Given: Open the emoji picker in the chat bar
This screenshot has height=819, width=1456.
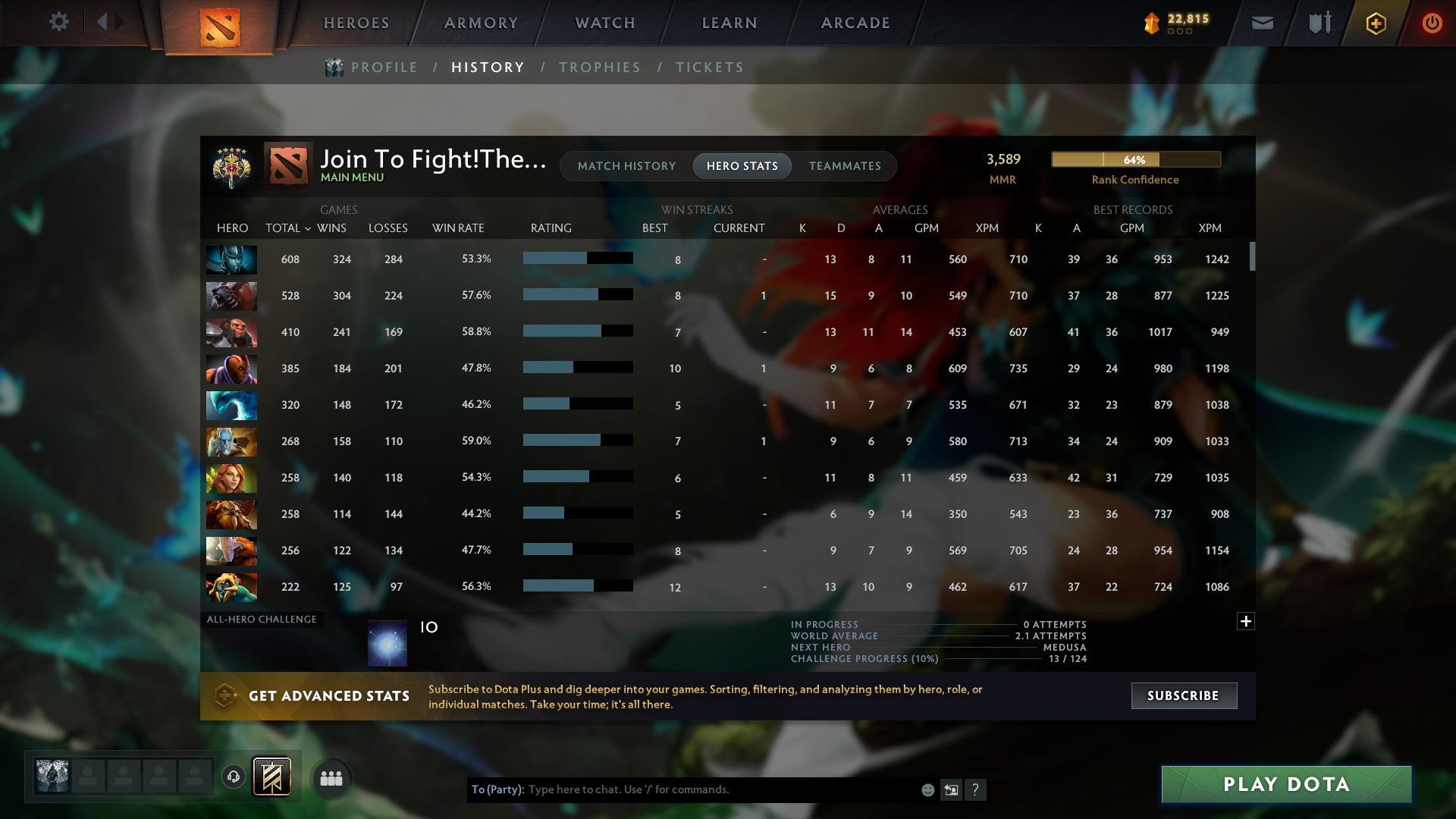Looking at the screenshot, I should click(927, 789).
